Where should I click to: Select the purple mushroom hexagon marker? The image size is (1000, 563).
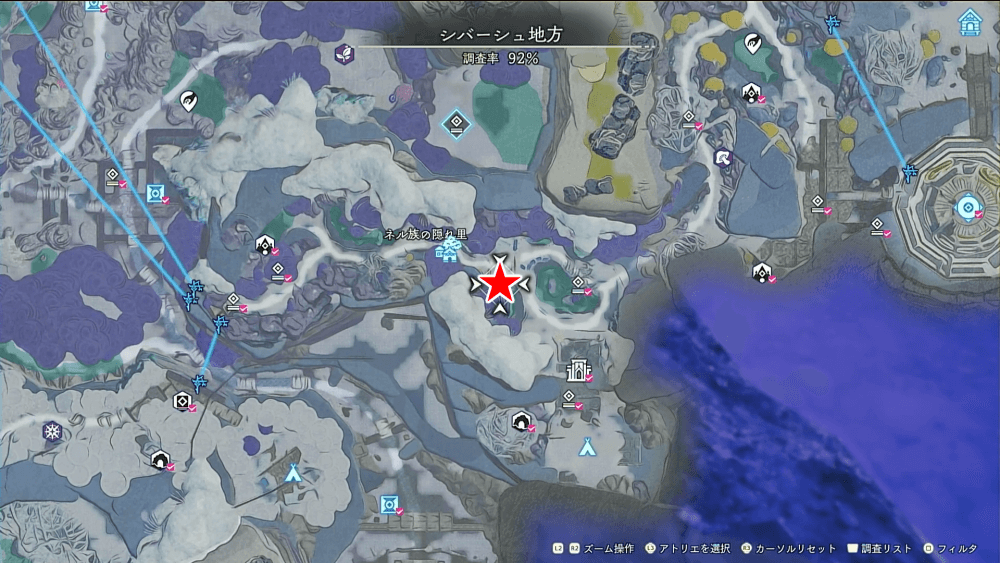721,157
